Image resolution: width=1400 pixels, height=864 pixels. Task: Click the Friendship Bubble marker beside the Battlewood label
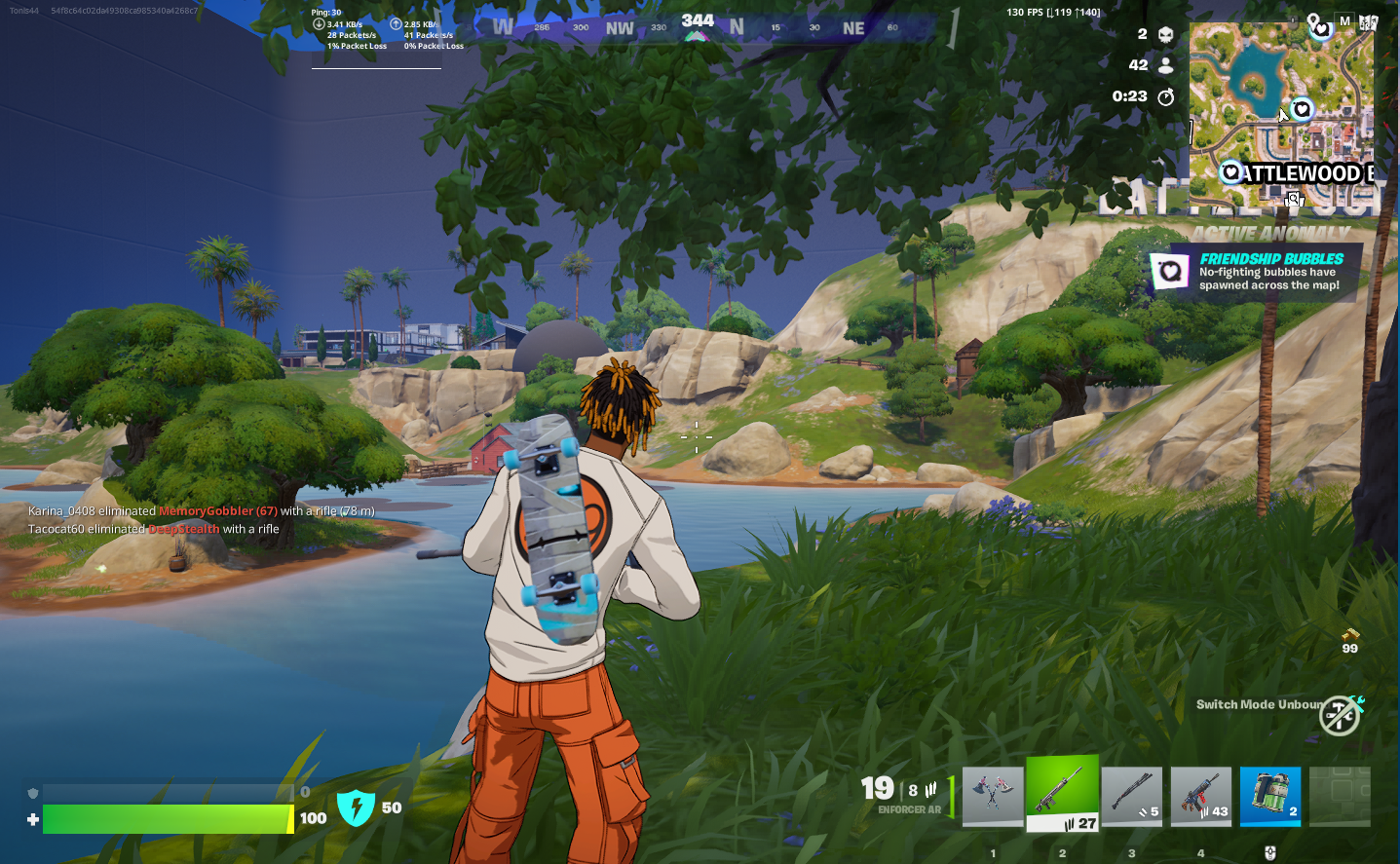(x=1231, y=172)
